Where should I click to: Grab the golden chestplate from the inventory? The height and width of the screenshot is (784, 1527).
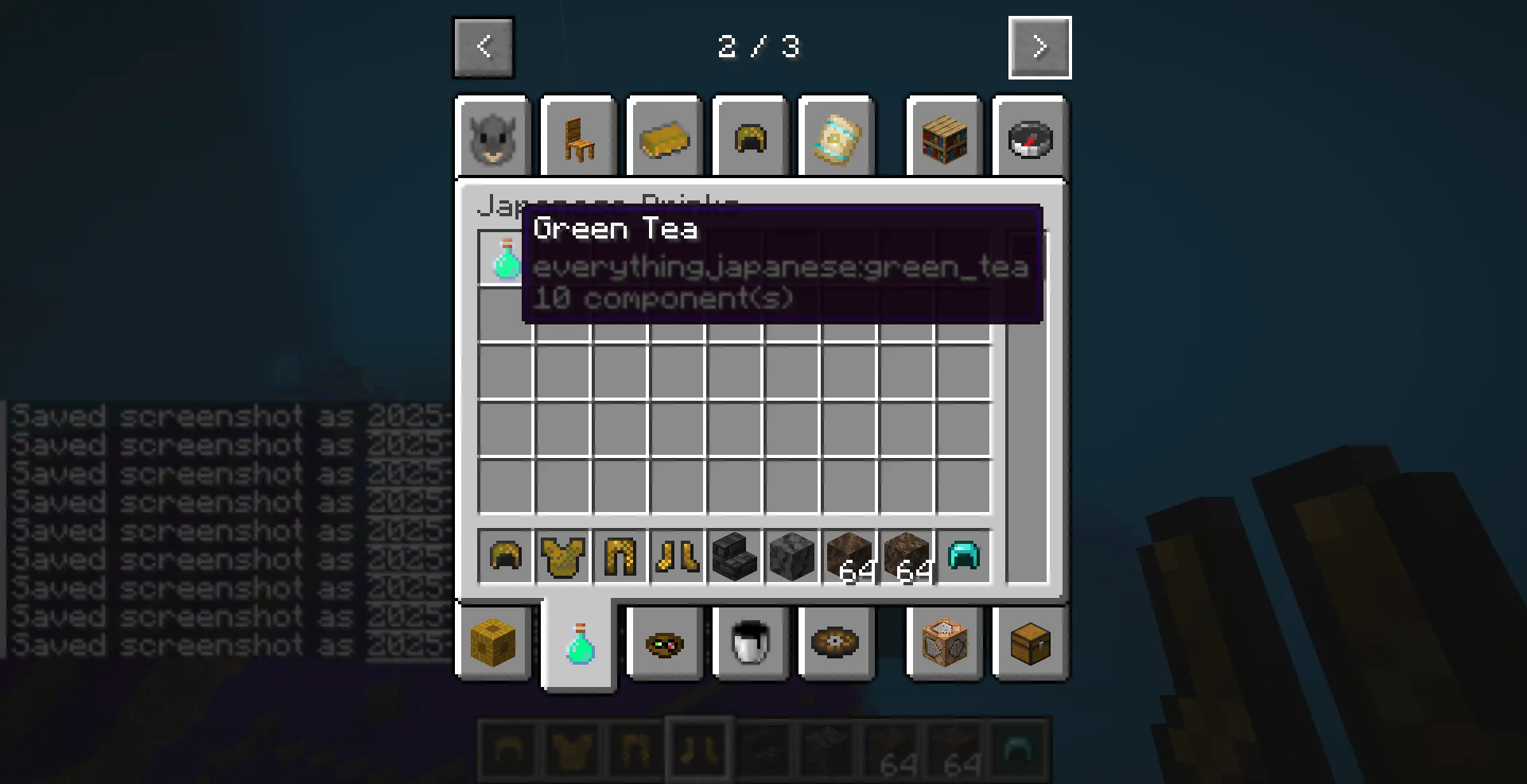tap(562, 557)
